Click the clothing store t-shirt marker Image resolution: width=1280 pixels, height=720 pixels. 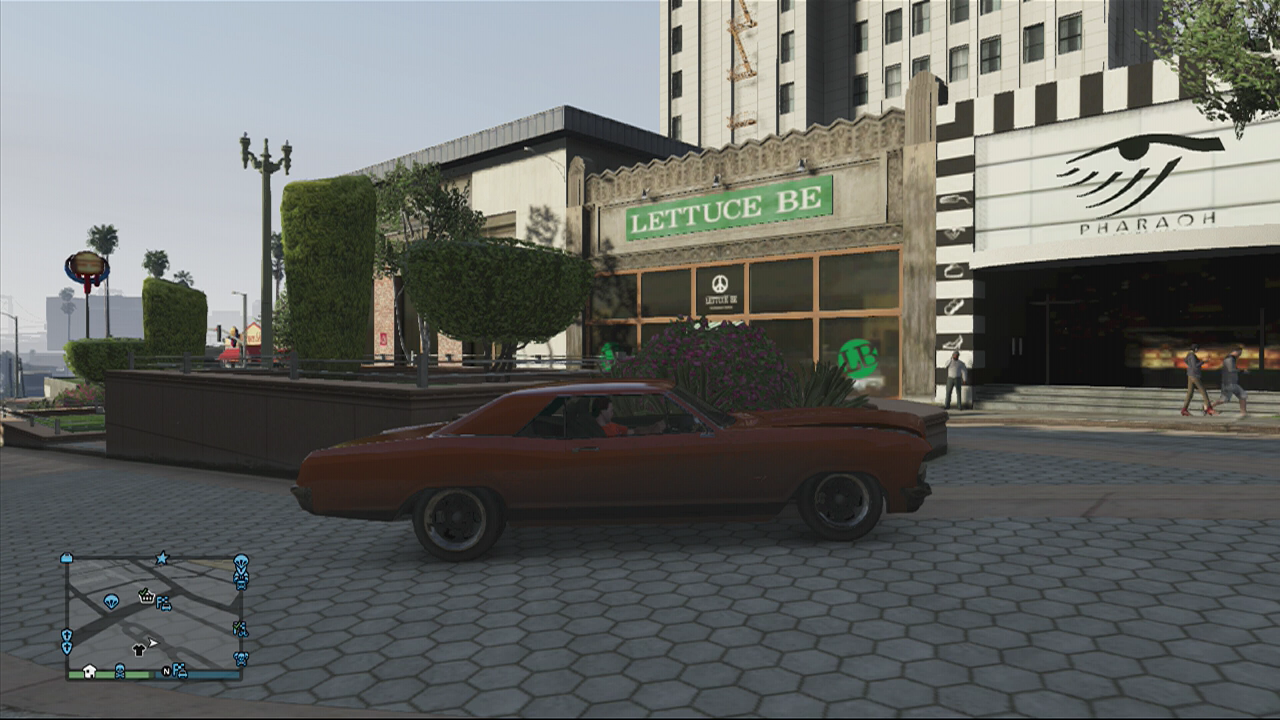point(139,650)
